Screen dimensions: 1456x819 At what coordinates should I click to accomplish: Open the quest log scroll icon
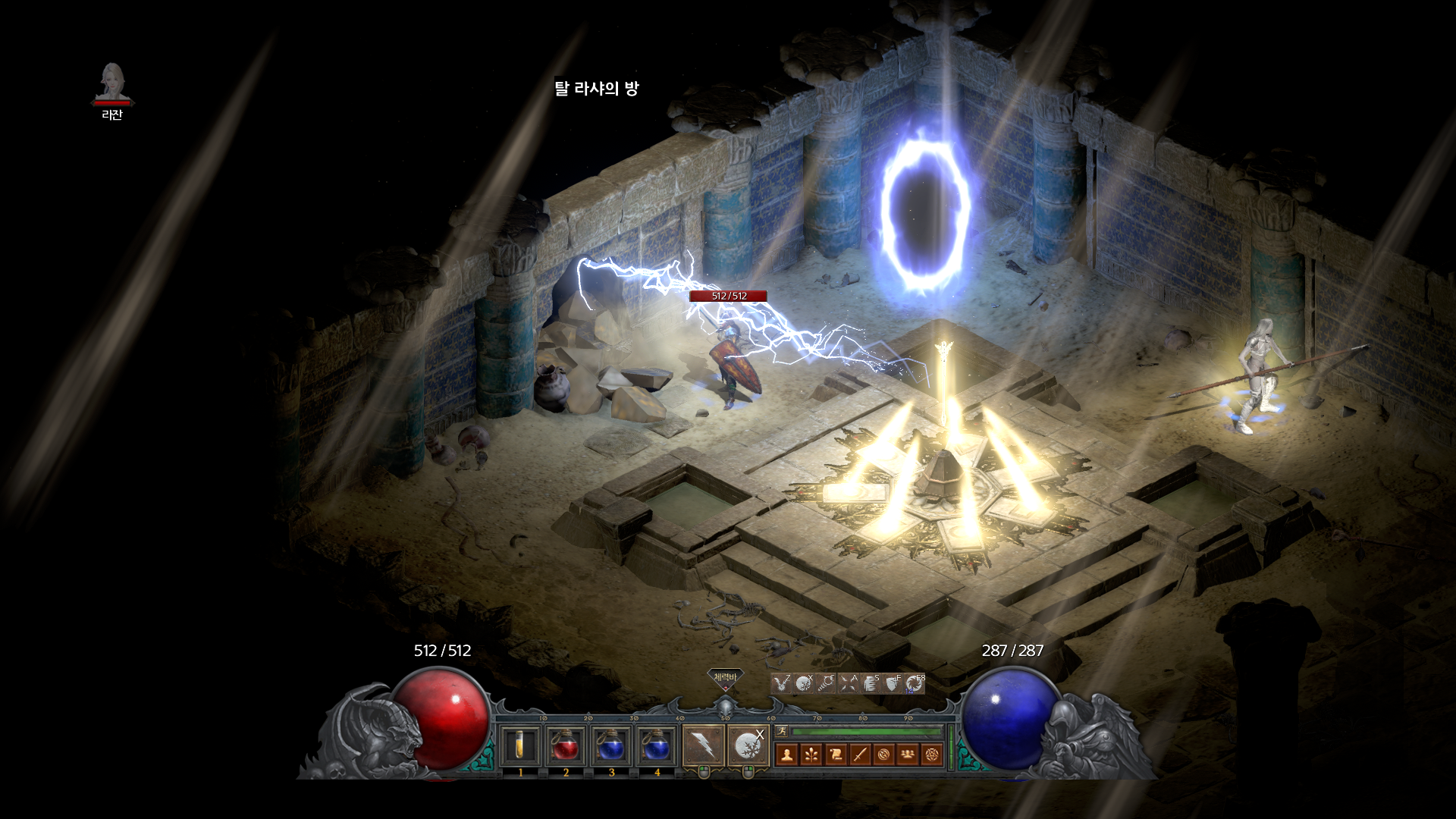[x=836, y=755]
